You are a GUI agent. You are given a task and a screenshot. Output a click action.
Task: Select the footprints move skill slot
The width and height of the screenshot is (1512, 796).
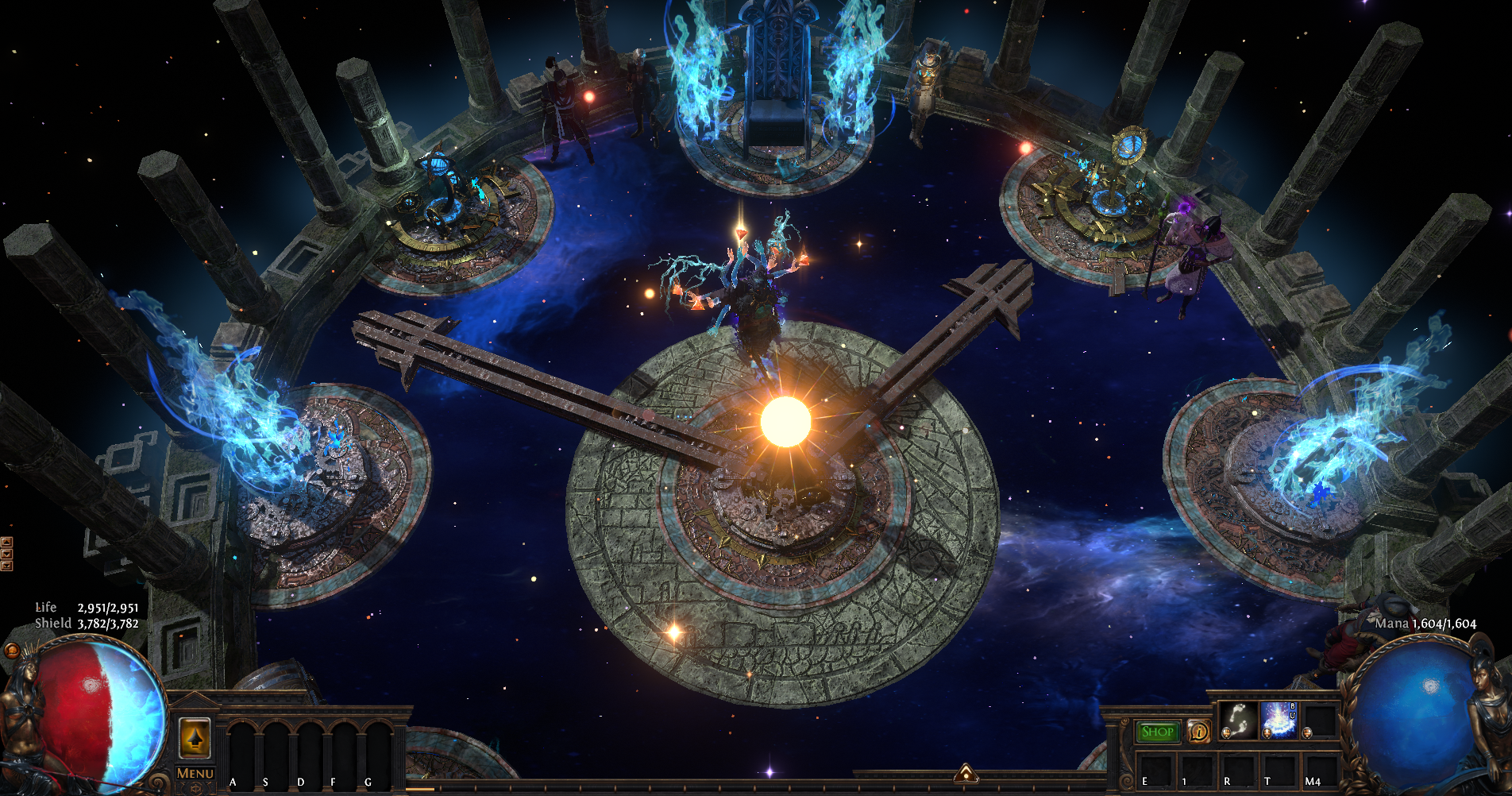coord(1237,720)
